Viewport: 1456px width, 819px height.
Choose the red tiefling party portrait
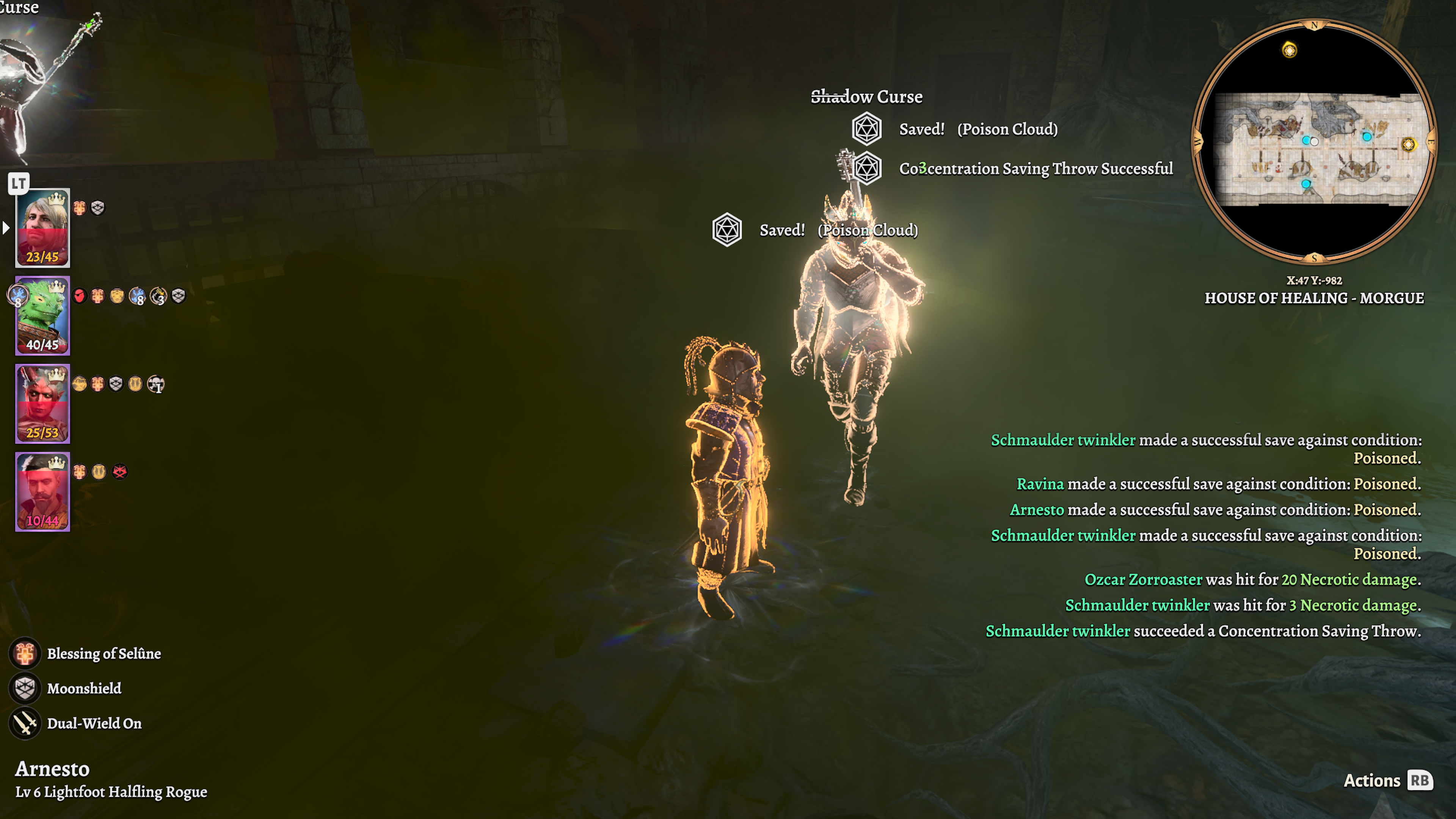click(x=42, y=403)
